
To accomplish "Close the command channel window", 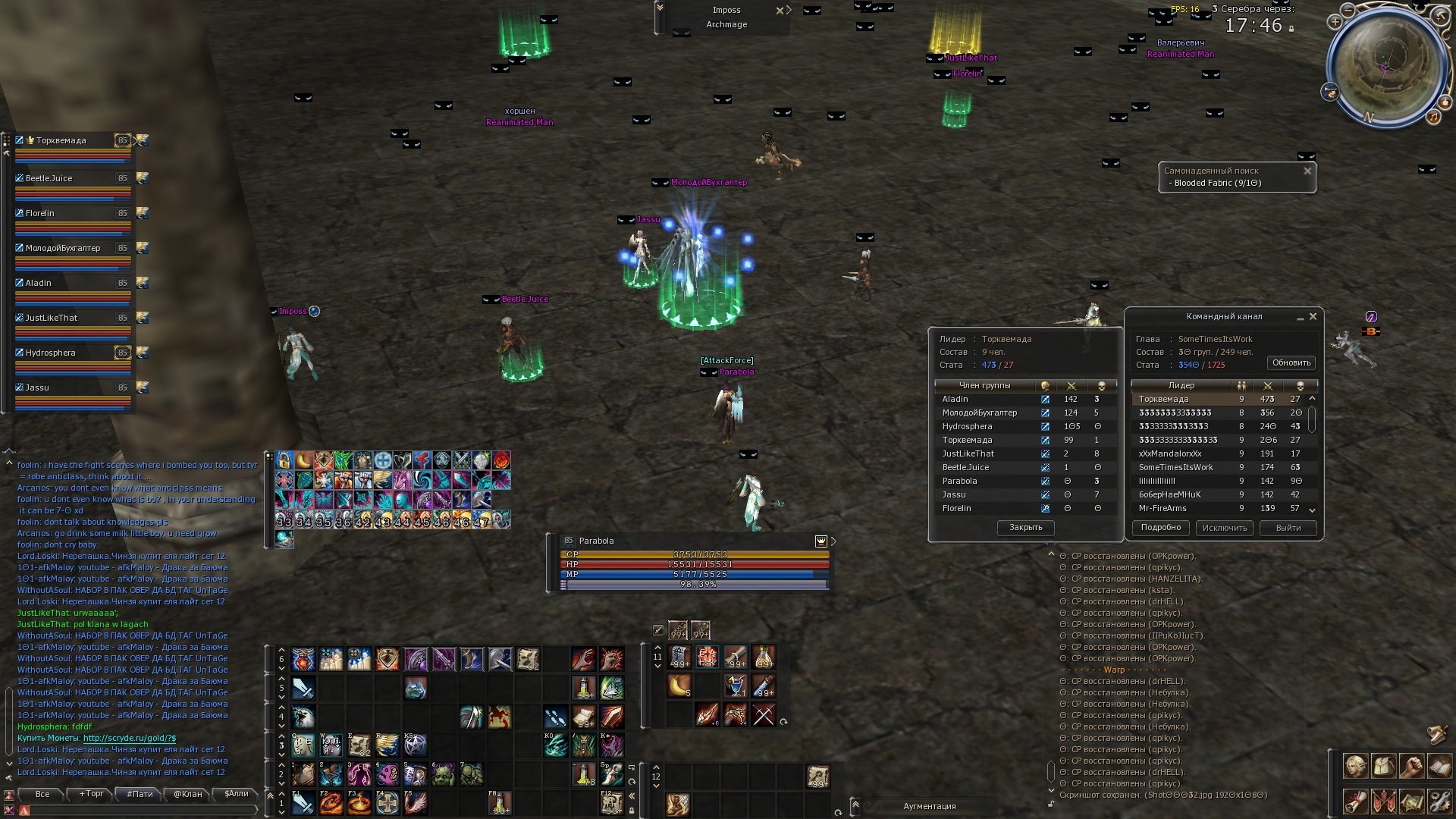I will [x=1313, y=317].
